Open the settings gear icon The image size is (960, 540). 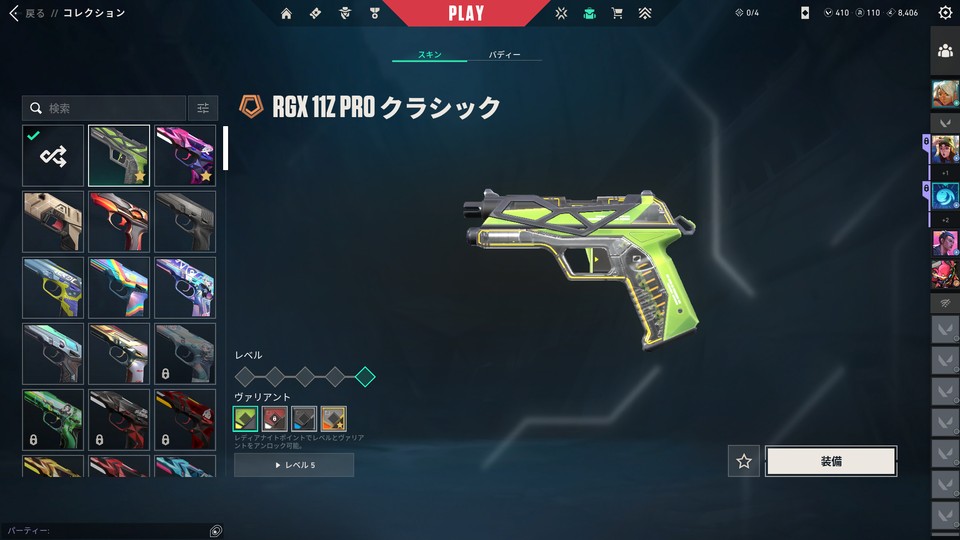(x=945, y=13)
